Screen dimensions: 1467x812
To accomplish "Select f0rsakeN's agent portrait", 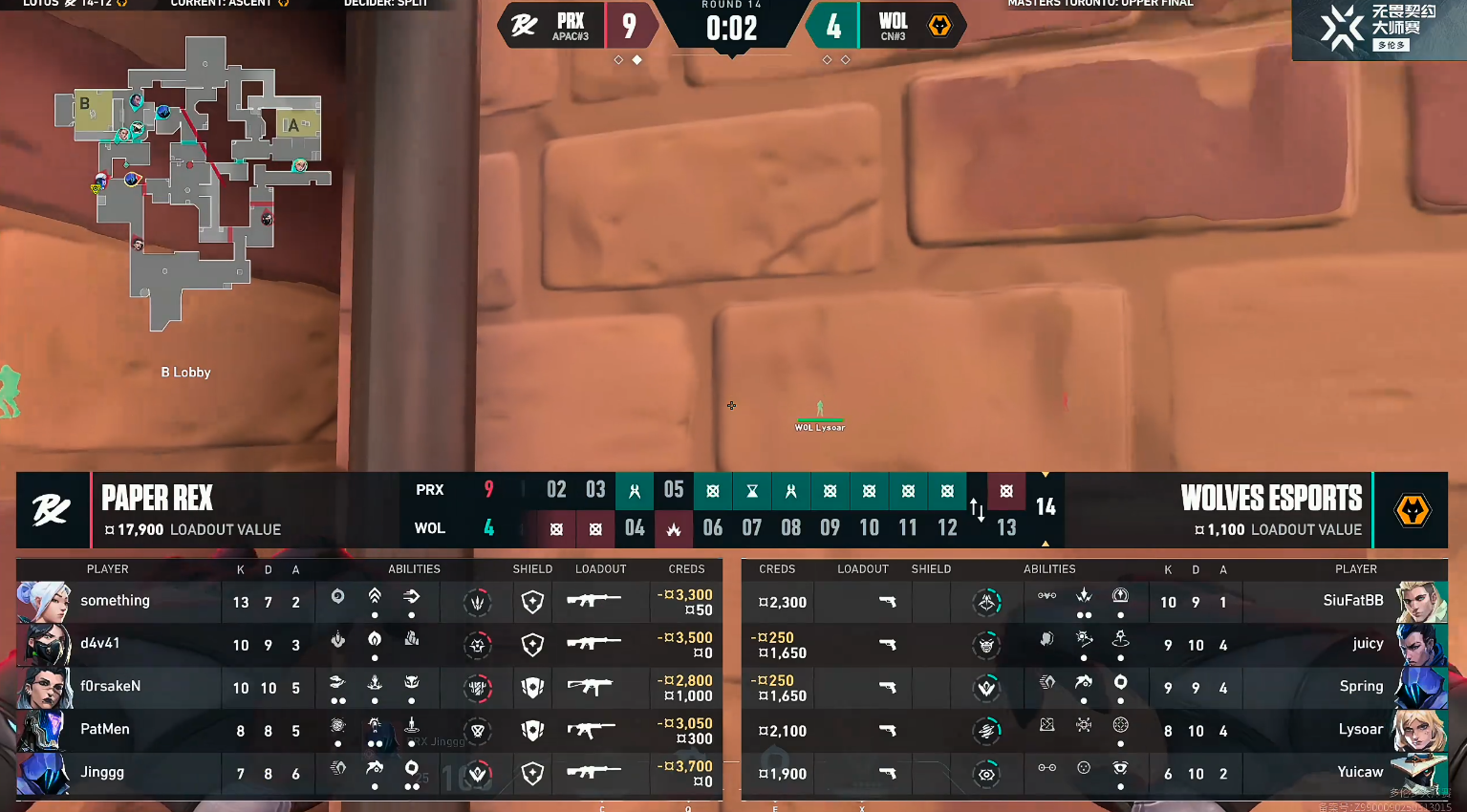I will 44,688.
